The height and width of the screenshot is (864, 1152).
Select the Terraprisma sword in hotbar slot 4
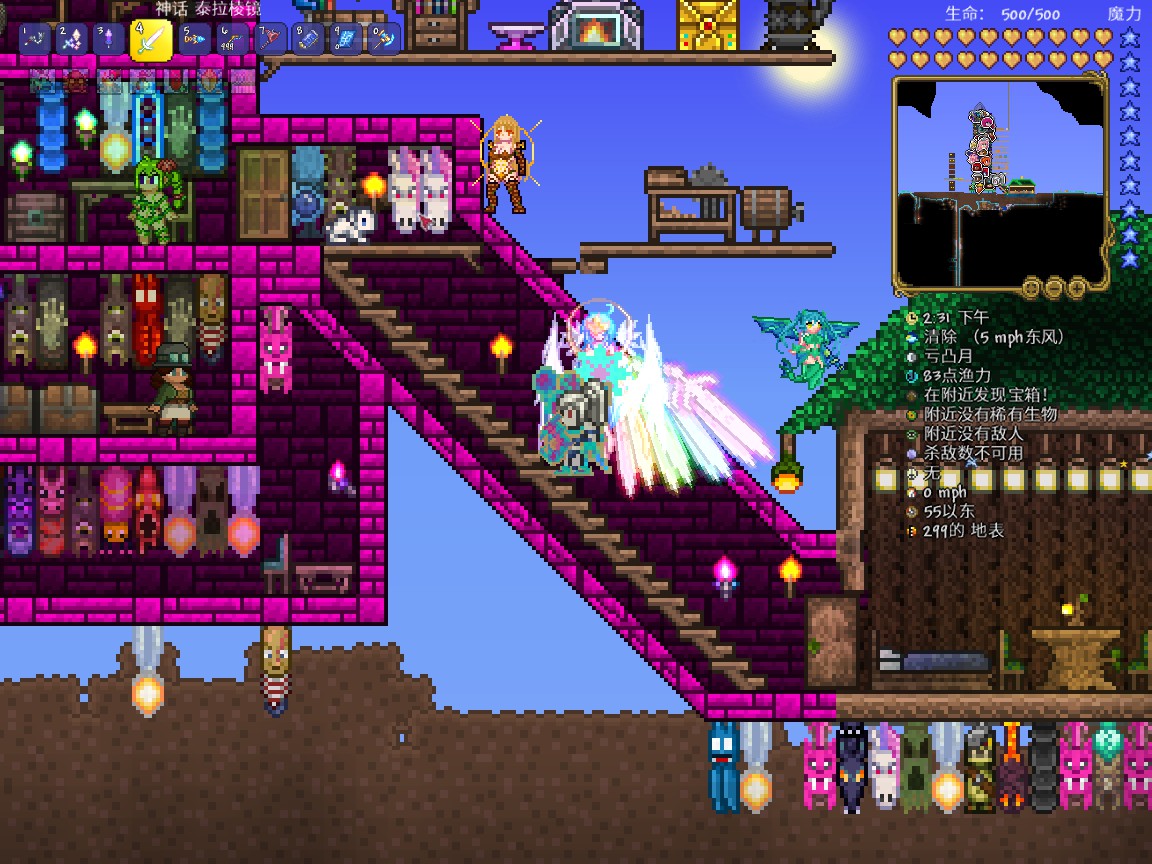[151, 41]
